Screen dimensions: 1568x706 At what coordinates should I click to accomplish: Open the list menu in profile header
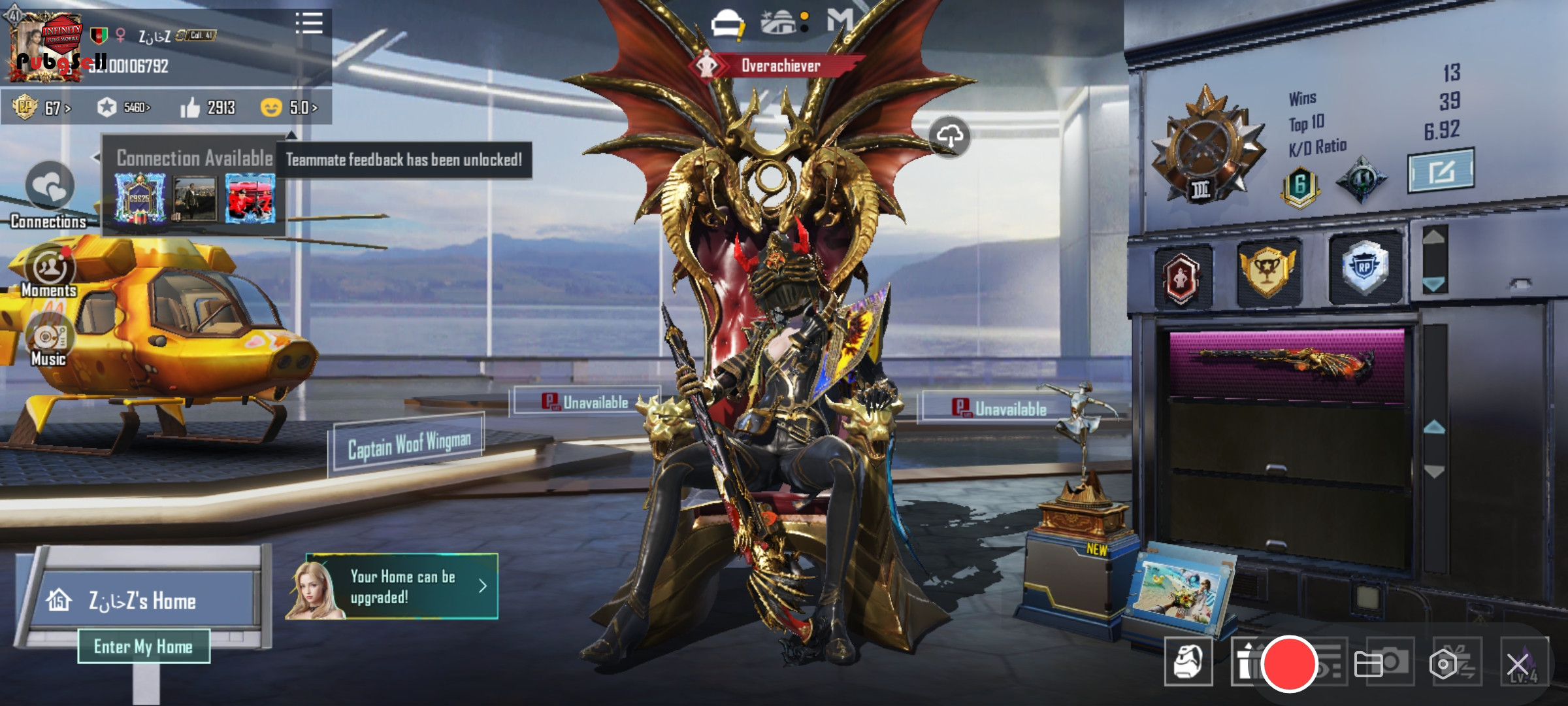click(309, 24)
